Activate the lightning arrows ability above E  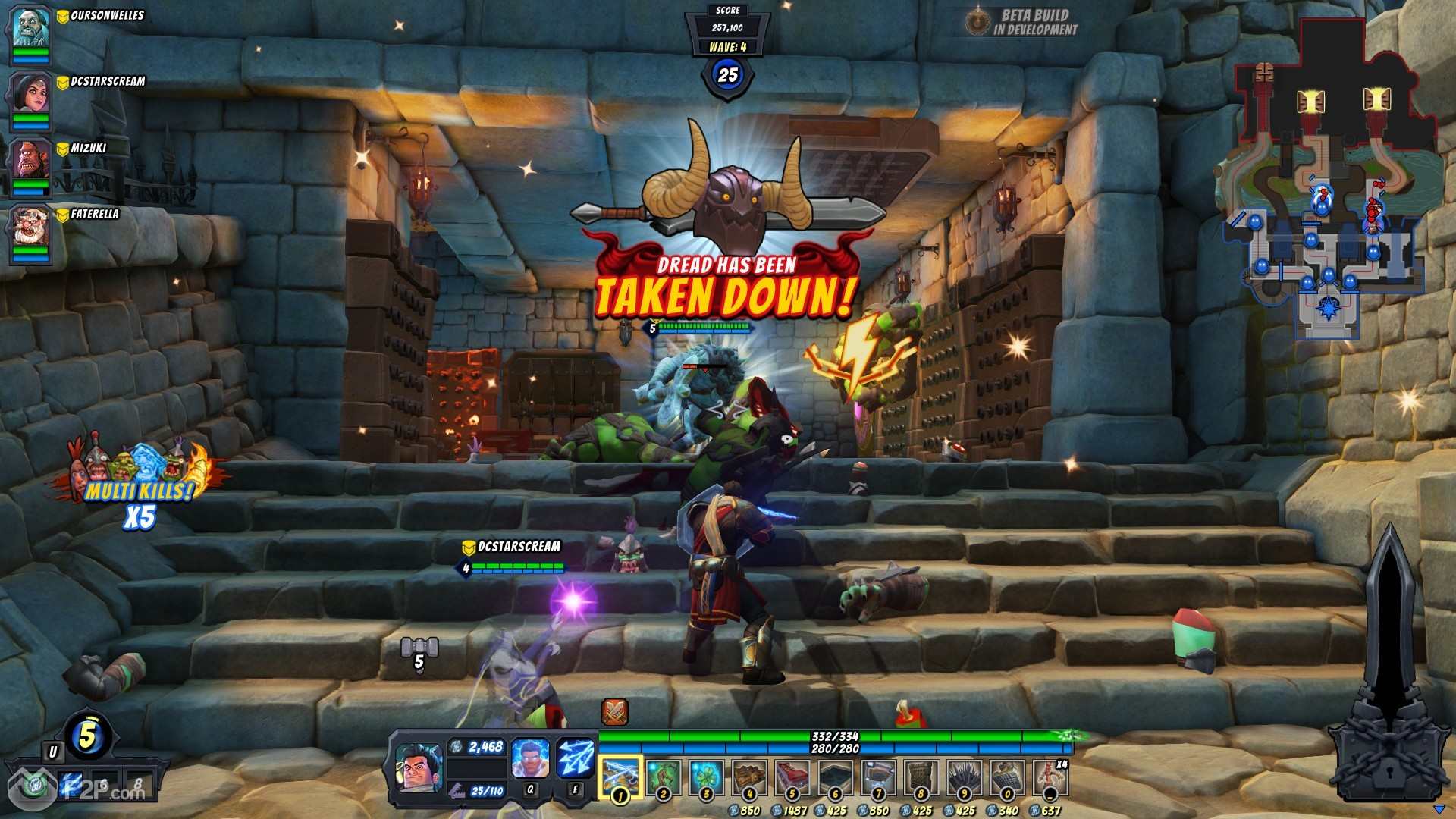tap(575, 758)
